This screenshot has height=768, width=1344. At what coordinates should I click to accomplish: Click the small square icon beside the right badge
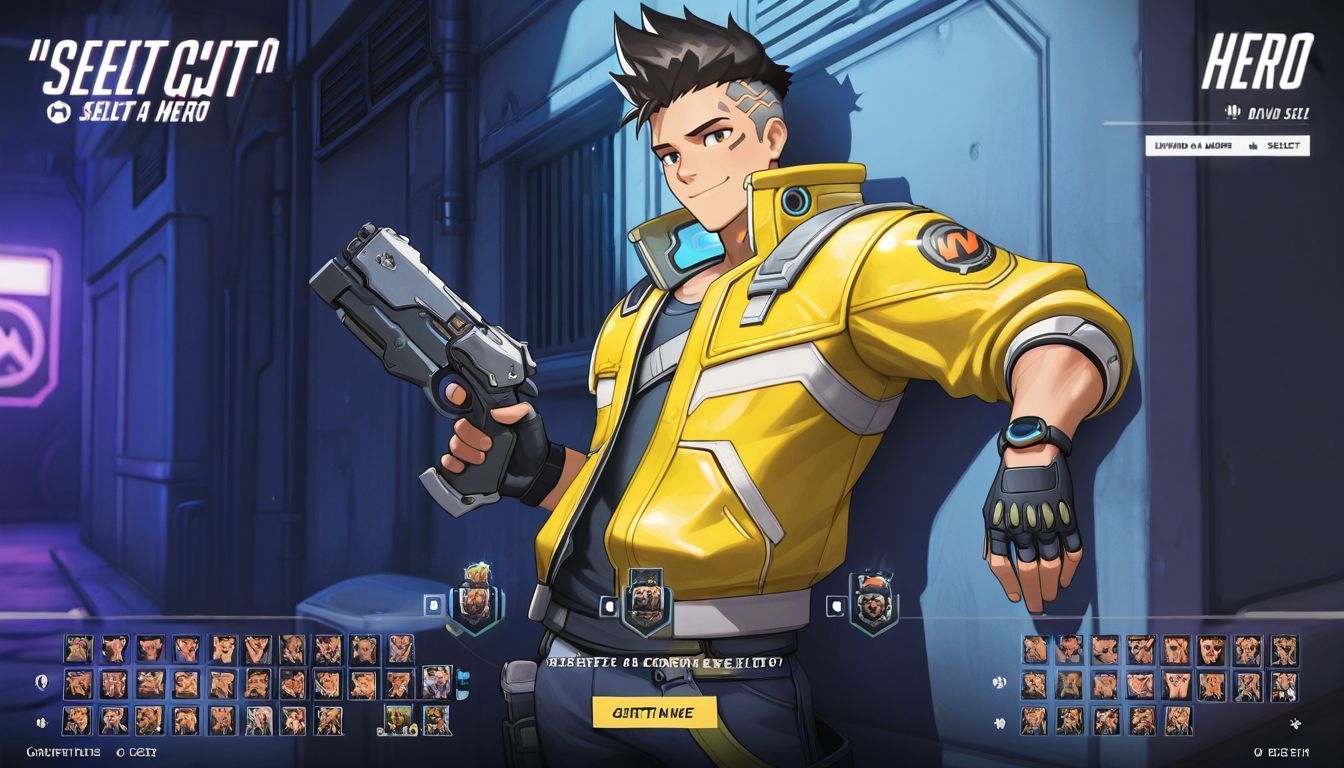[835, 605]
